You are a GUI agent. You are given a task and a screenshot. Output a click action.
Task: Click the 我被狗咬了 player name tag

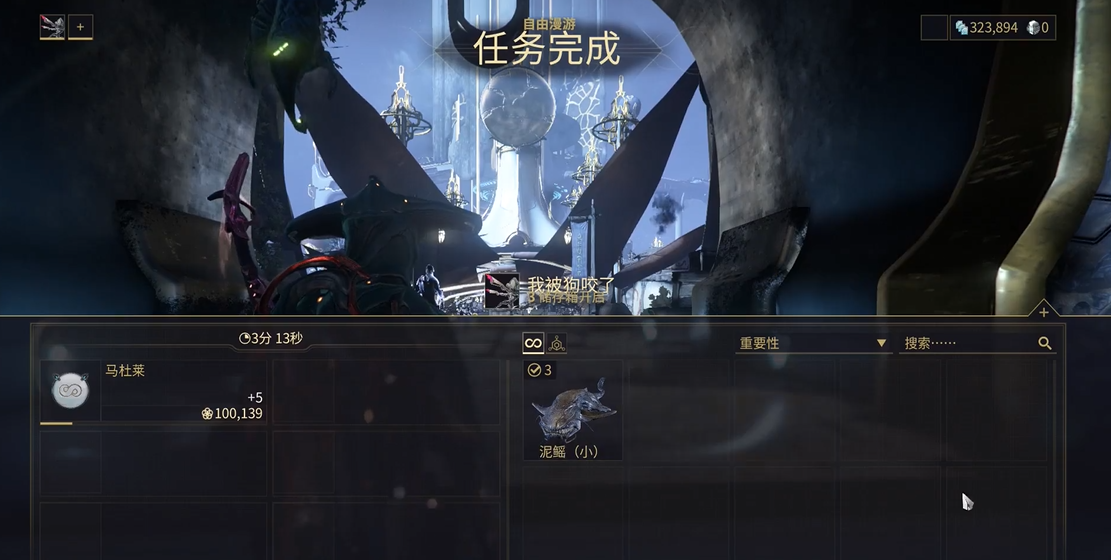click(x=570, y=284)
